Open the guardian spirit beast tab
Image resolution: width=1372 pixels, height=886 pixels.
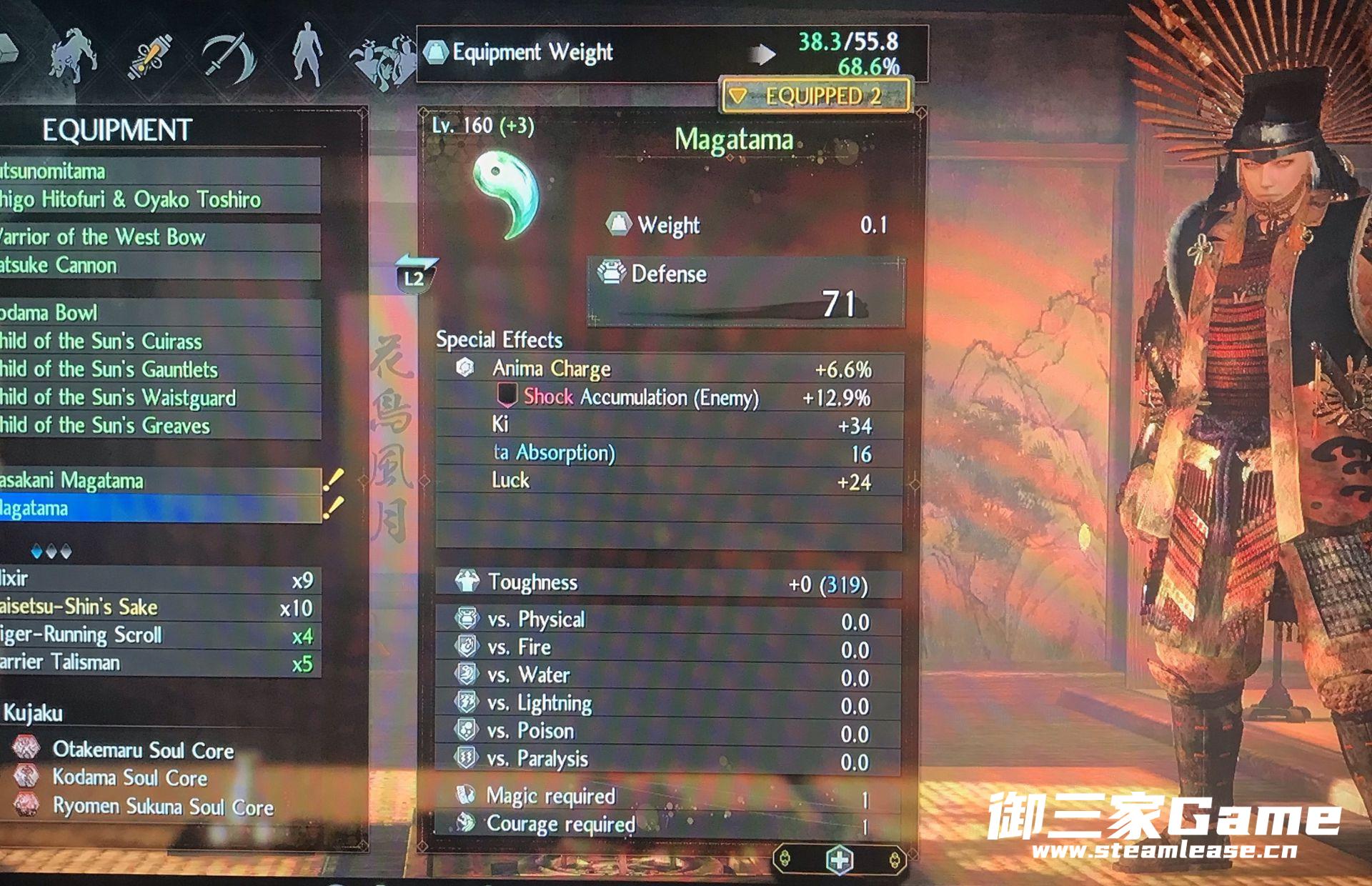coord(73,56)
